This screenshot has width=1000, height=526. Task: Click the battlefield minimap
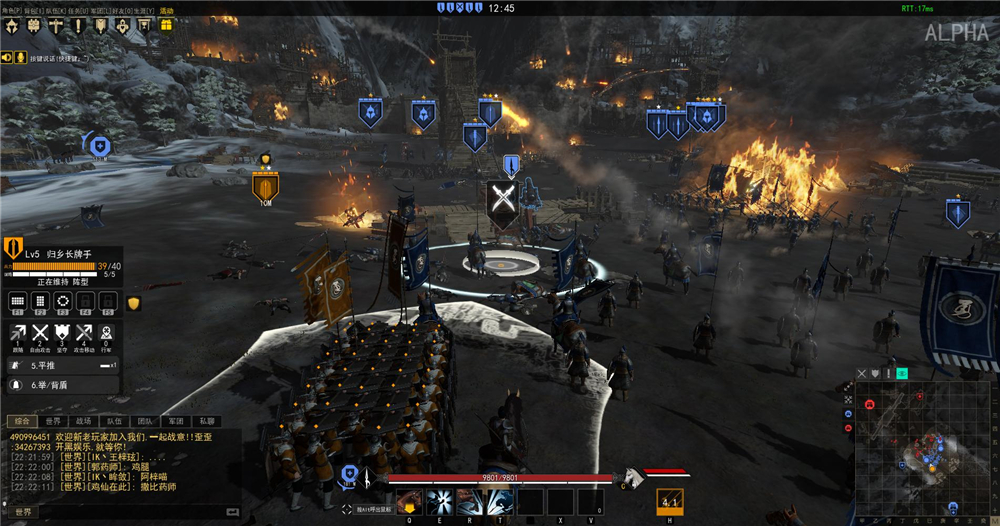[x=922, y=440]
